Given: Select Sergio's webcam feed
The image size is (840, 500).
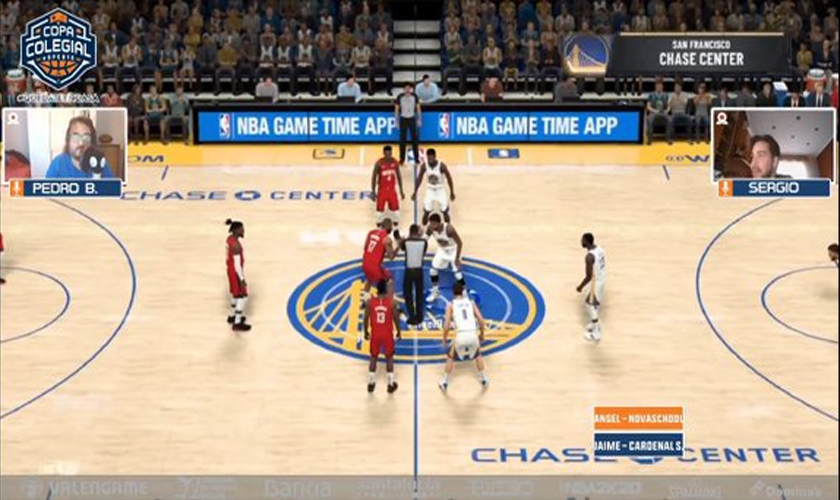Looking at the screenshot, I should pyautogui.click(x=772, y=143).
